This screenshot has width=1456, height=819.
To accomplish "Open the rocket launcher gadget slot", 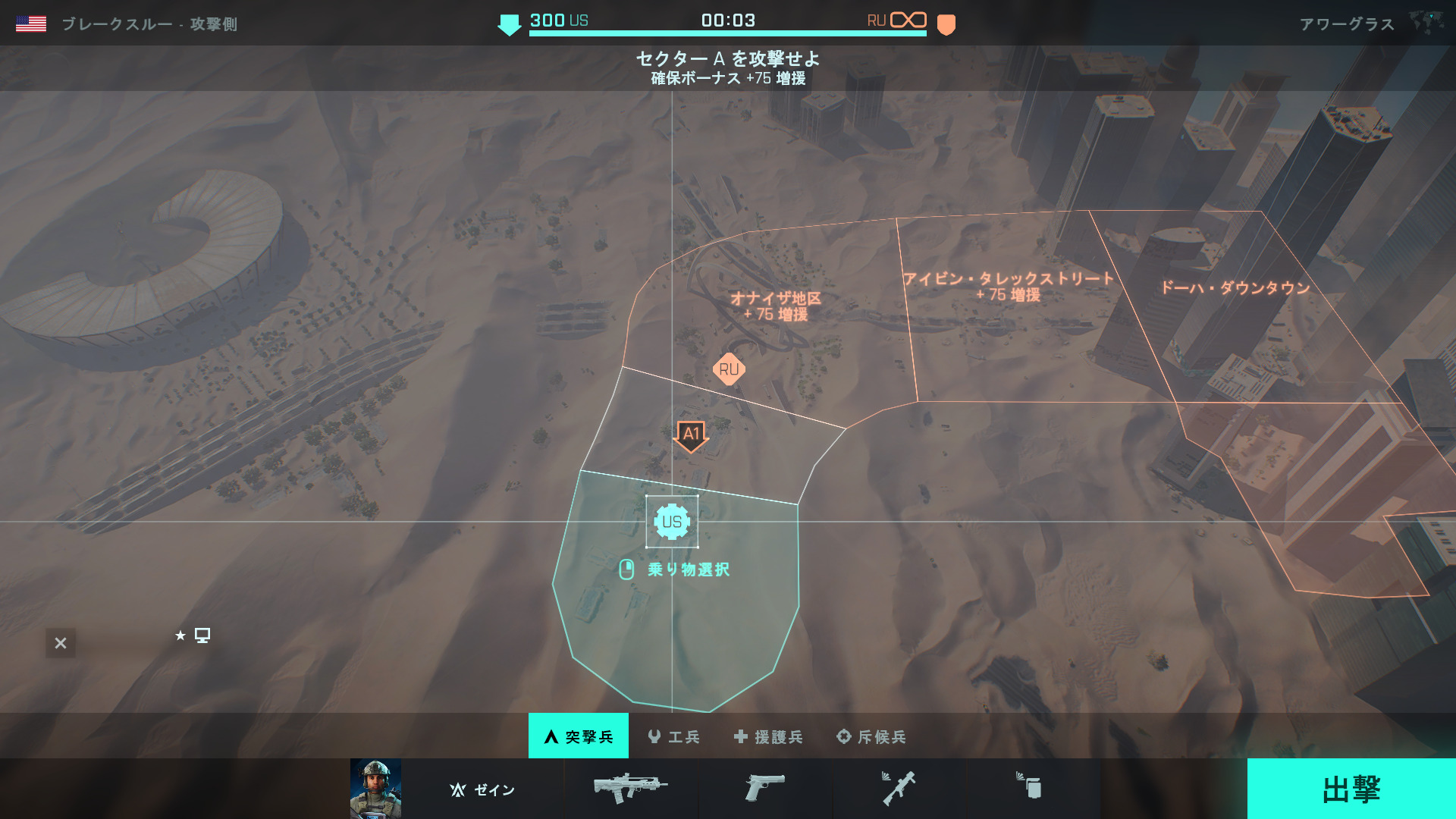I will (899, 788).
